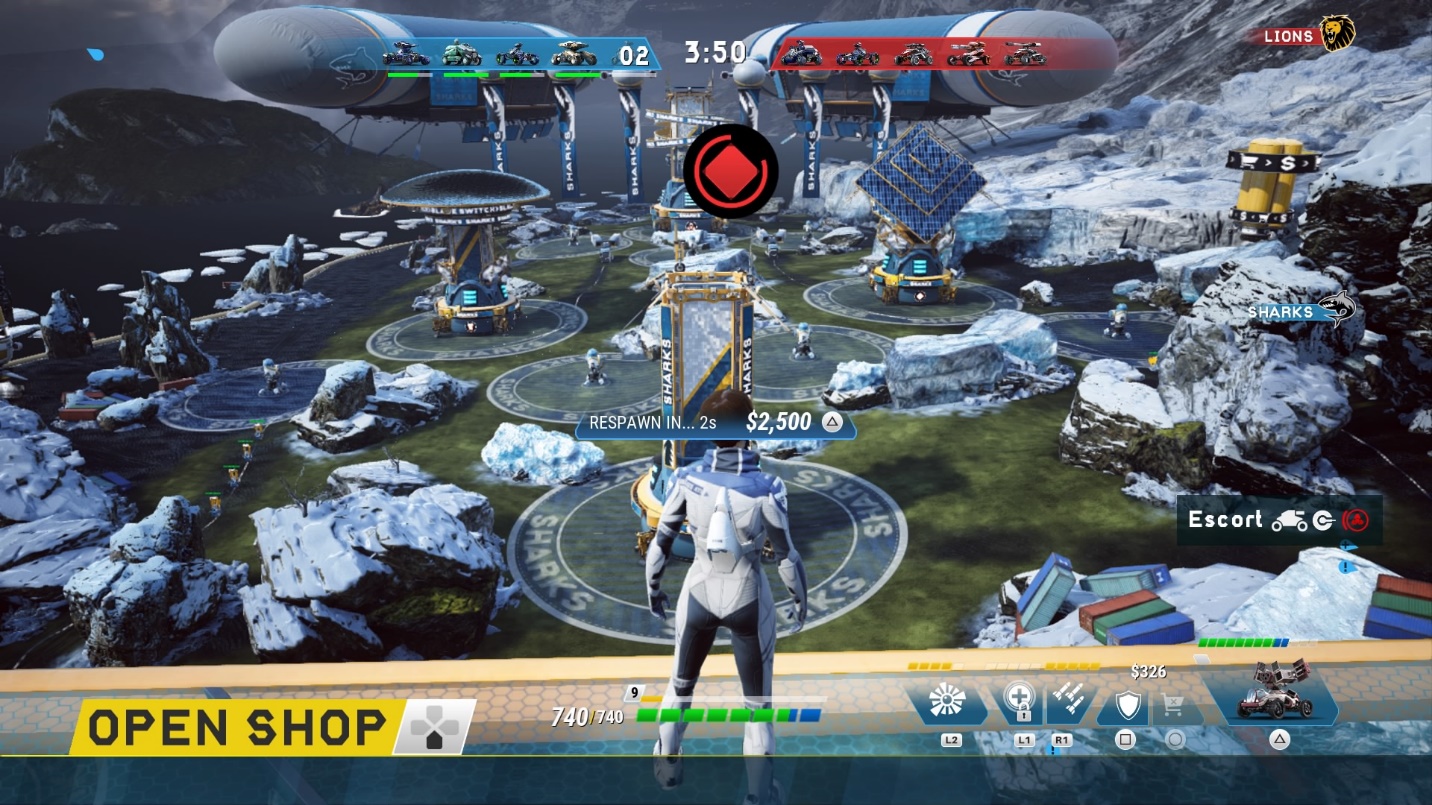Click the $2,500 respawn purchase prompt
The image size is (1432, 805).
(715, 422)
